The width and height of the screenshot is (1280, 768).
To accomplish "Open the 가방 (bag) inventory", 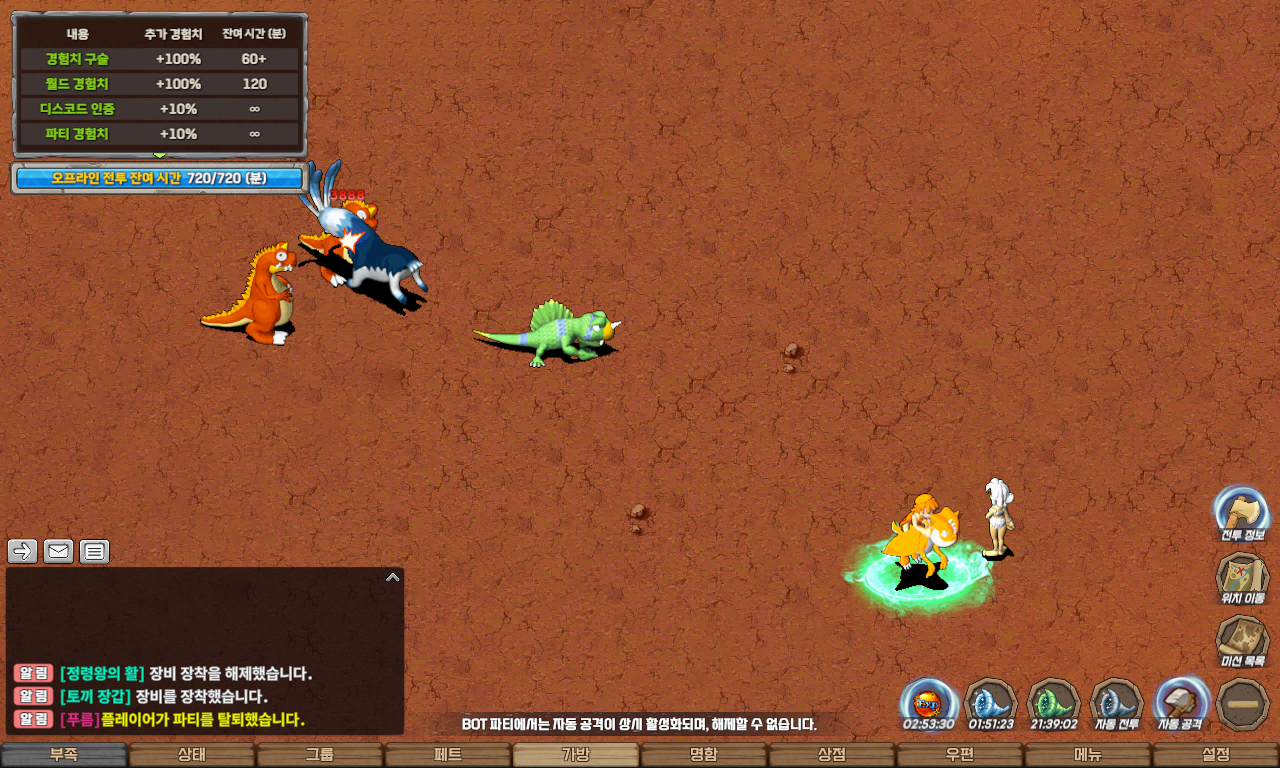I will pyautogui.click(x=576, y=755).
